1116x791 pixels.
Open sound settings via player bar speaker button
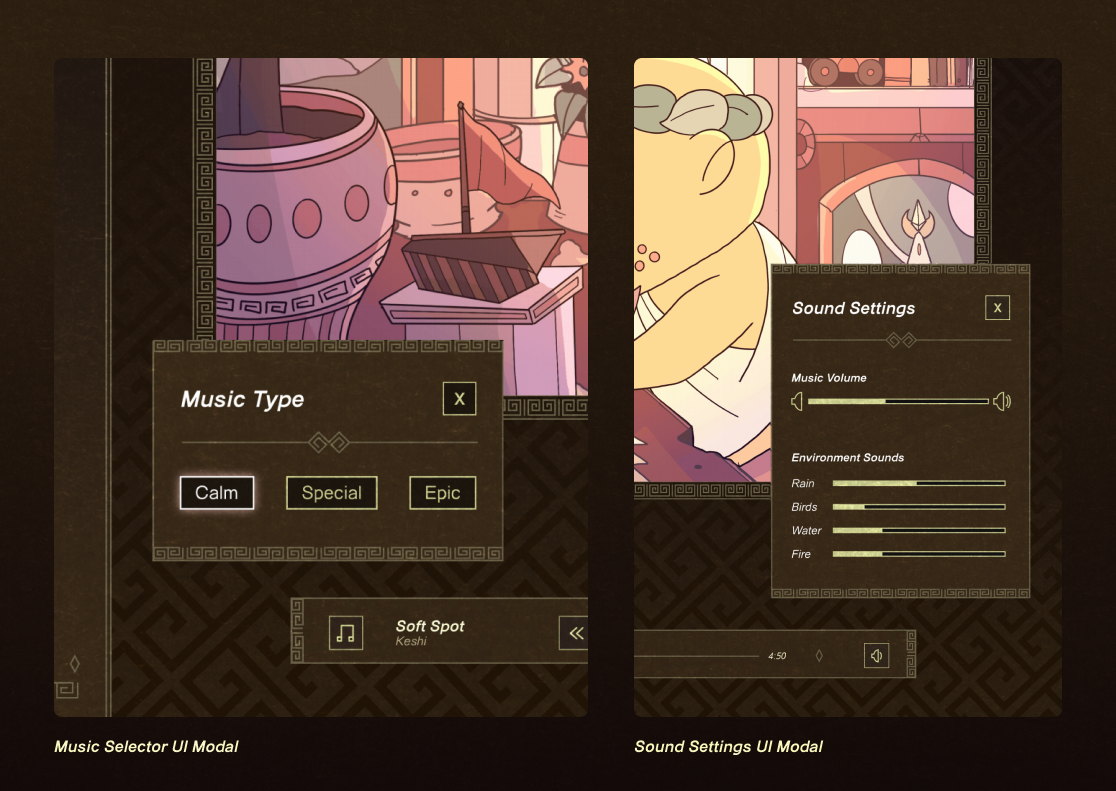click(x=876, y=656)
